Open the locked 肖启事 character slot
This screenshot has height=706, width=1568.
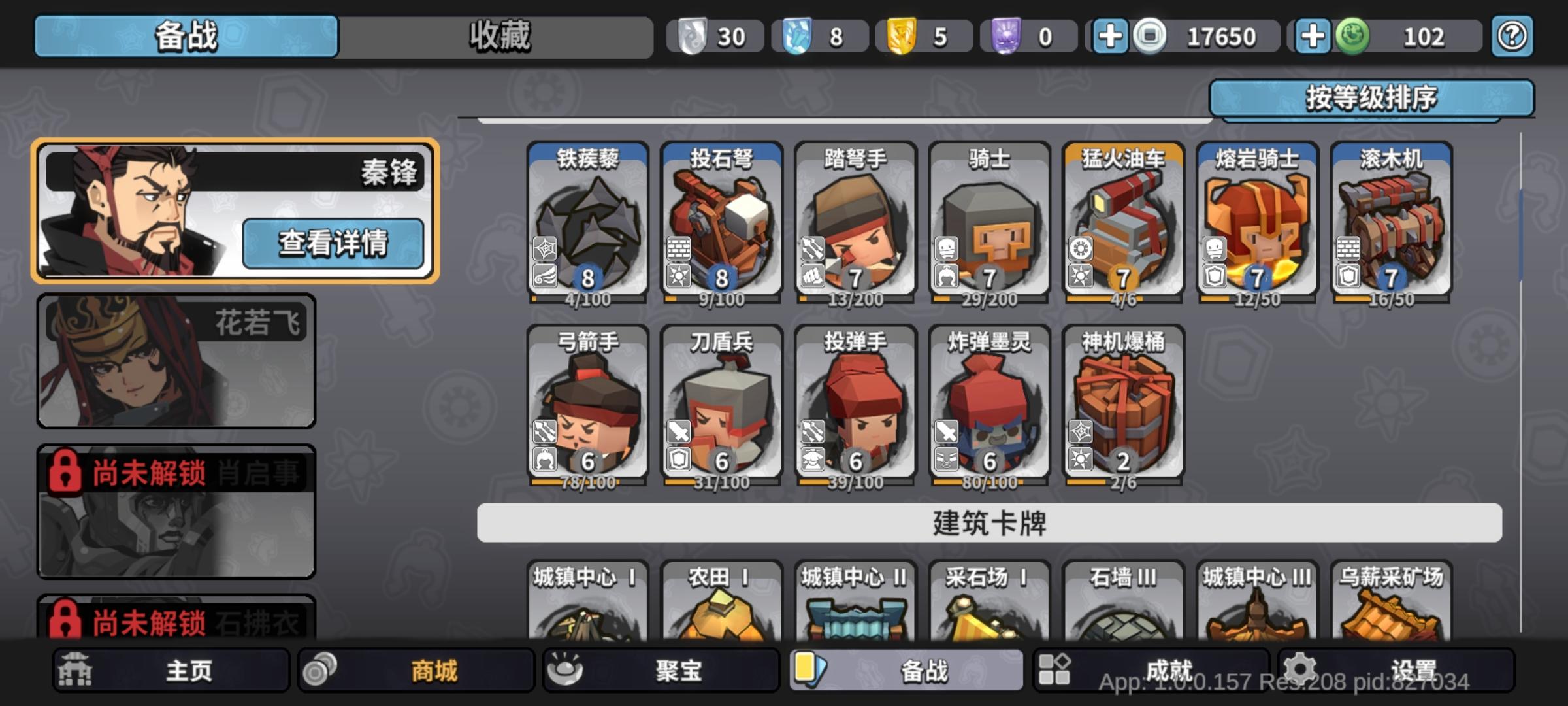point(175,513)
